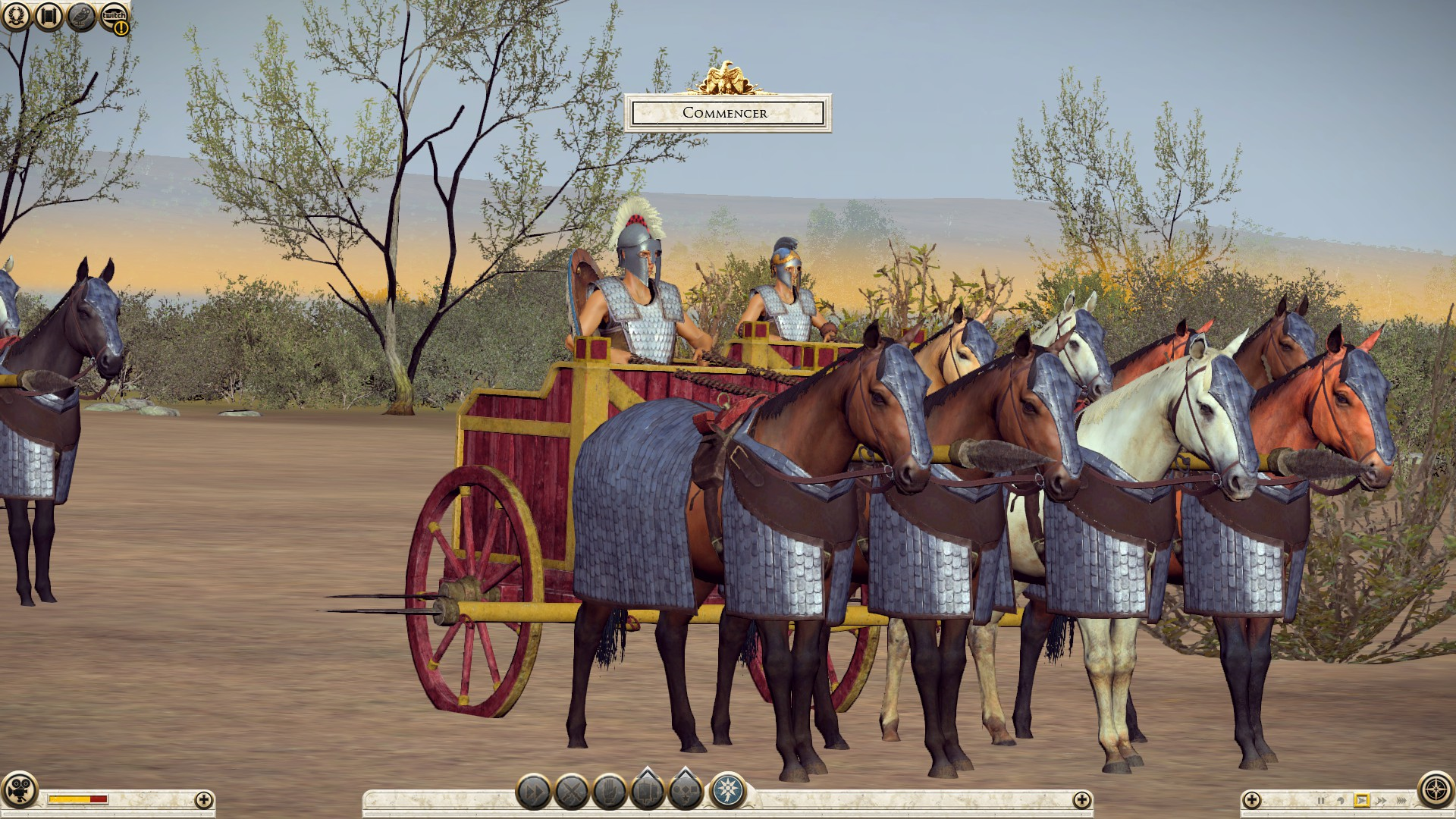Image resolution: width=1456 pixels, height=819 pixels.
Task: Click the Commencer button to start battle
Action: click(x=727, y=113)
